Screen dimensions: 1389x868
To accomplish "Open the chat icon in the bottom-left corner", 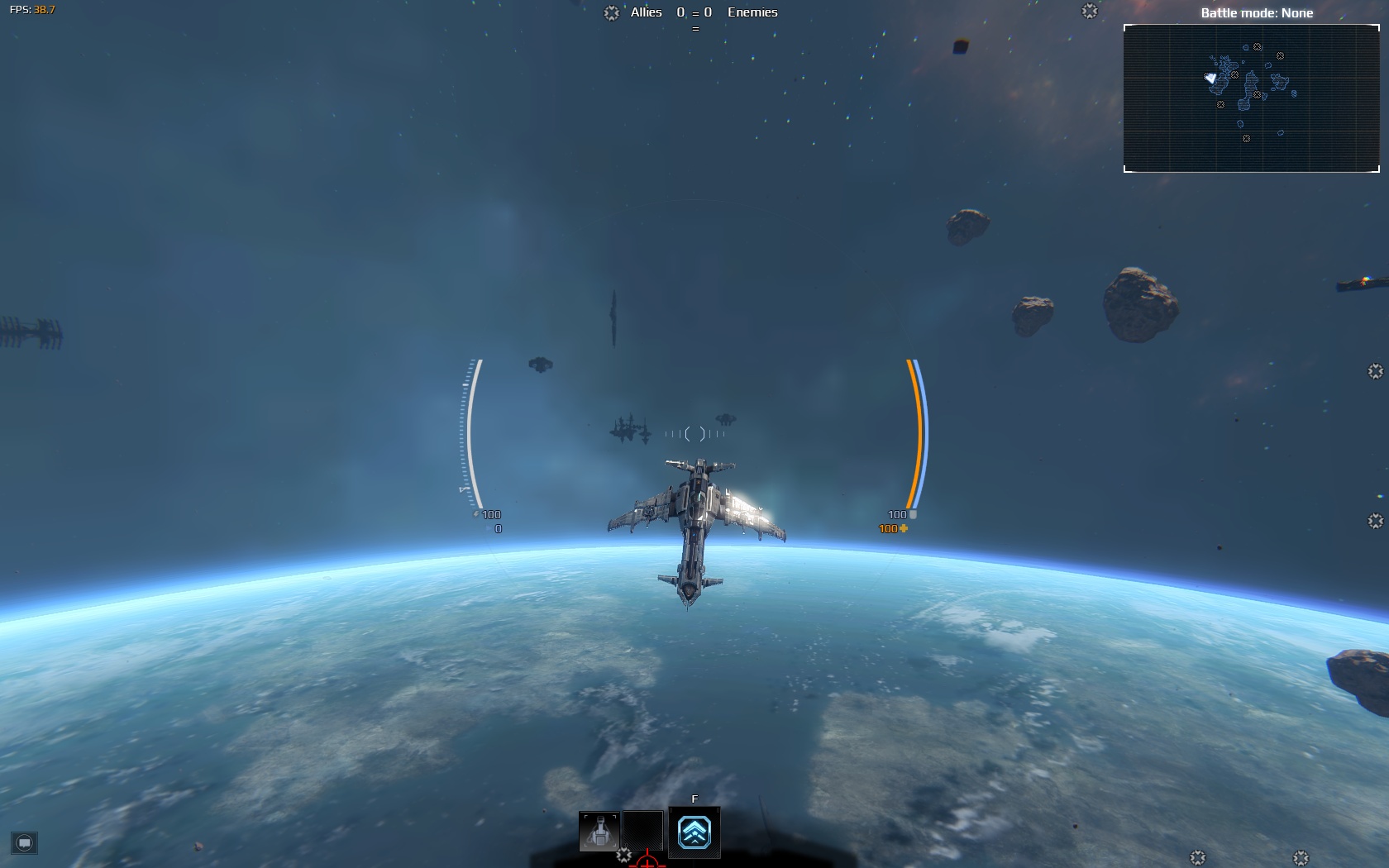I will point(25,845).
